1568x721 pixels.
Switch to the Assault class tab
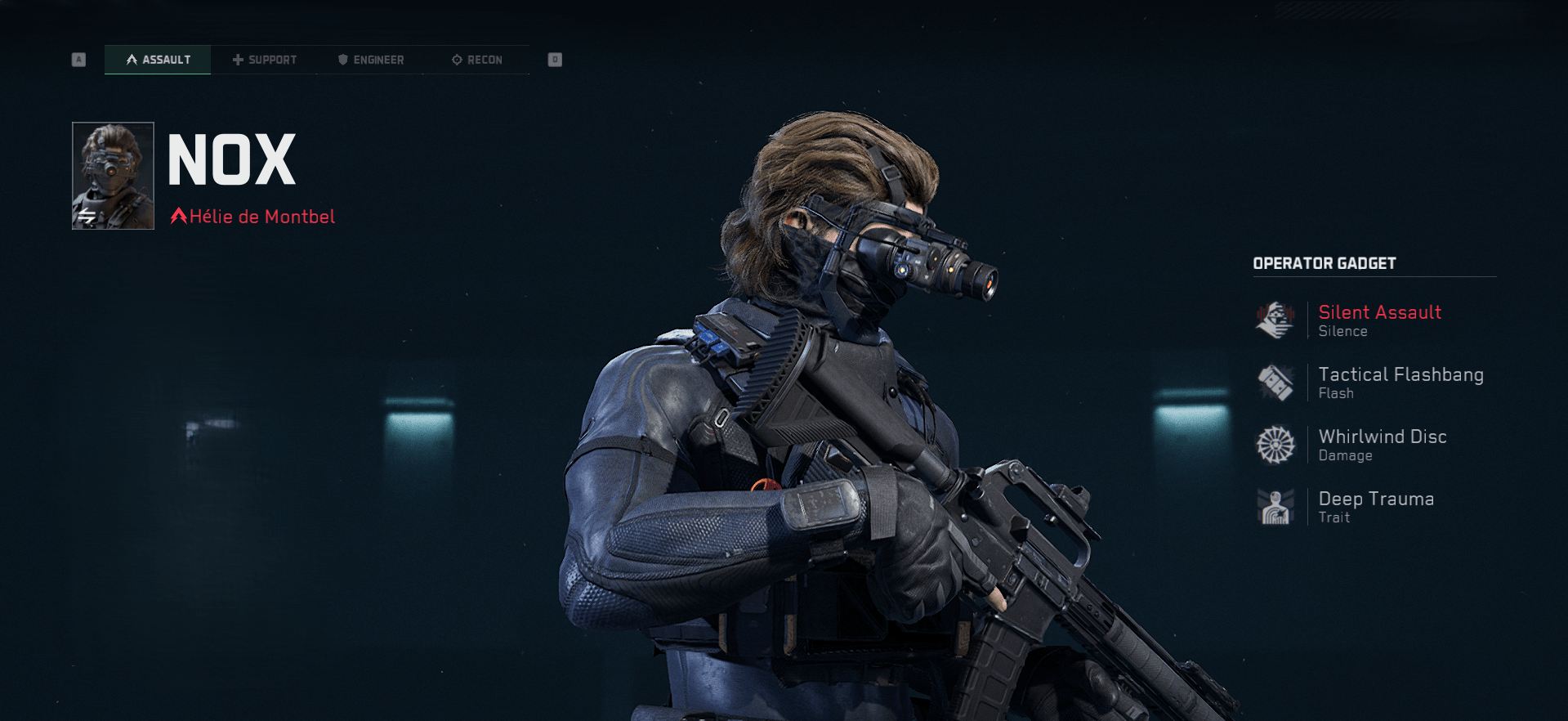[158, 60]
